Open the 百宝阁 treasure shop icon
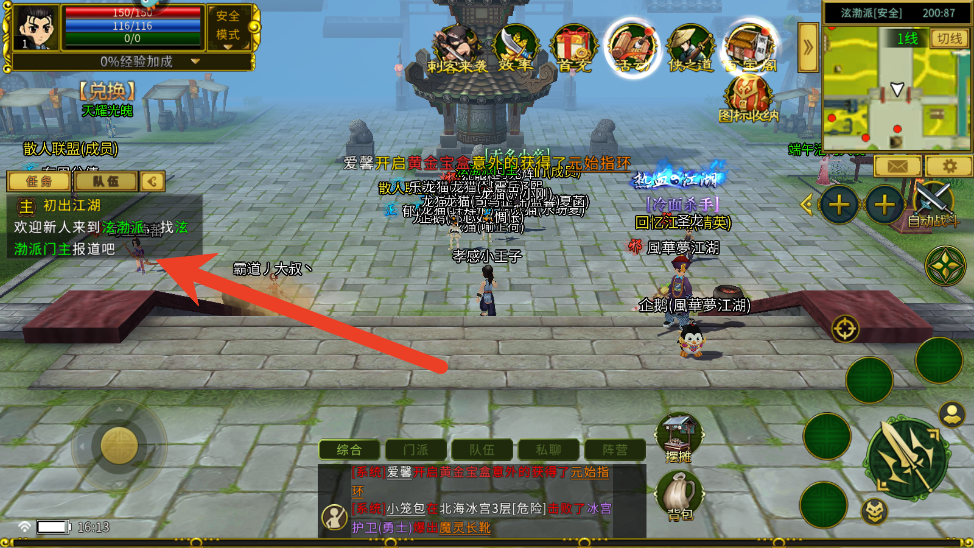Image resolution: width=974 pixels, height=548 pixels. pos(751,47)
